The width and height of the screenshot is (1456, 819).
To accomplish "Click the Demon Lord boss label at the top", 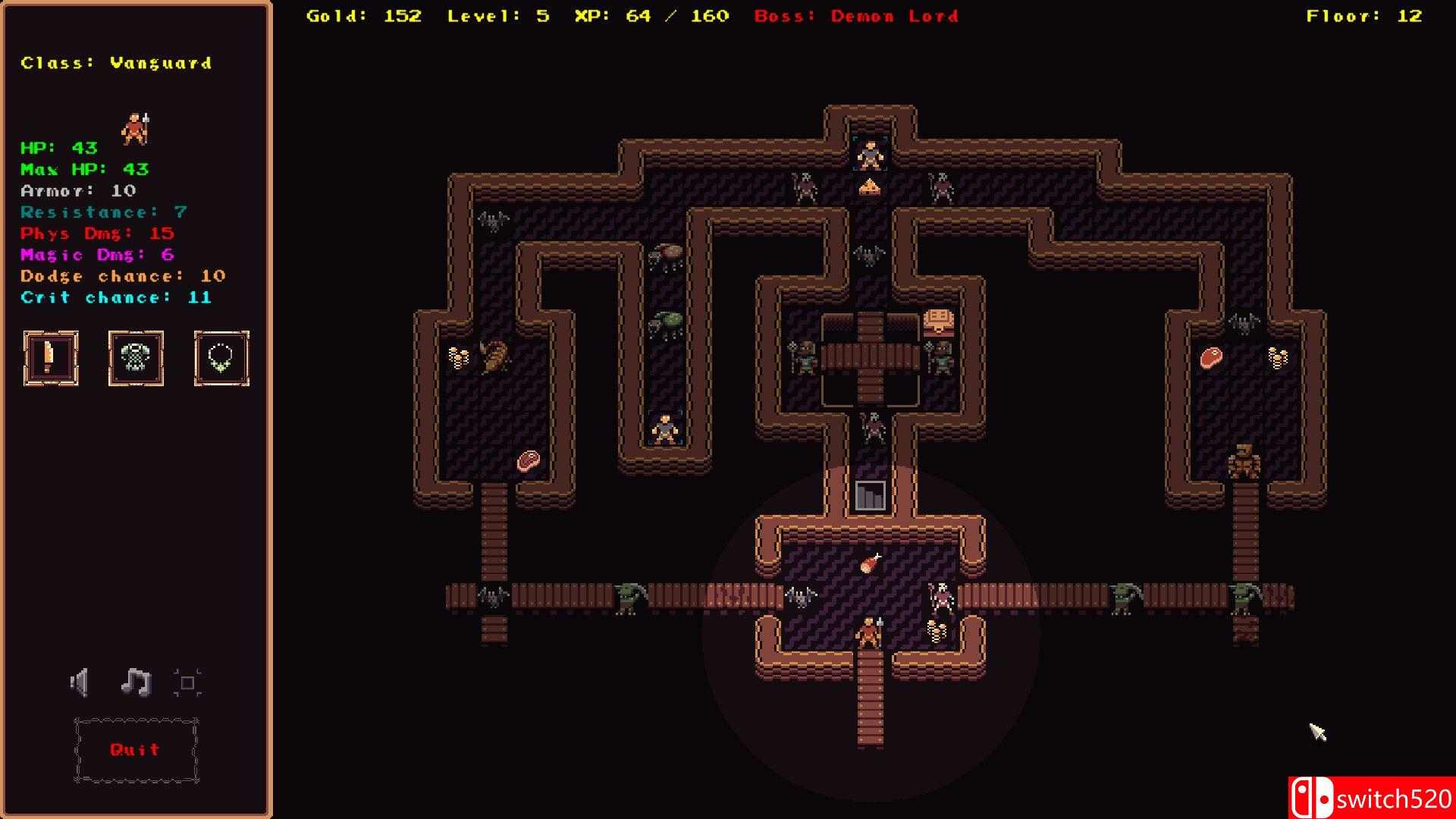I will (x=893, y=16).
